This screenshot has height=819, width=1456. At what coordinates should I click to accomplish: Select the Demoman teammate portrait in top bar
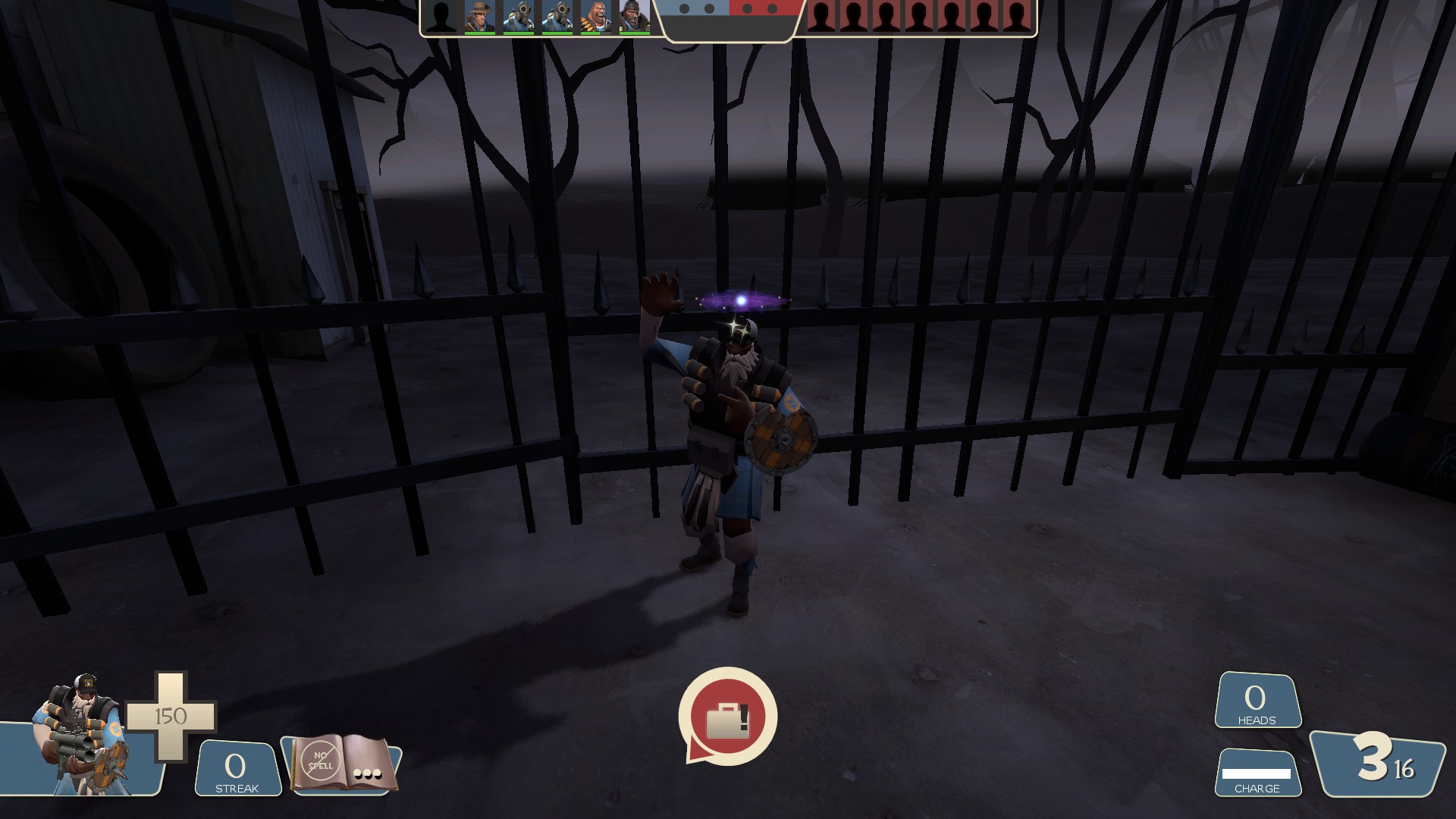[634, 17]
